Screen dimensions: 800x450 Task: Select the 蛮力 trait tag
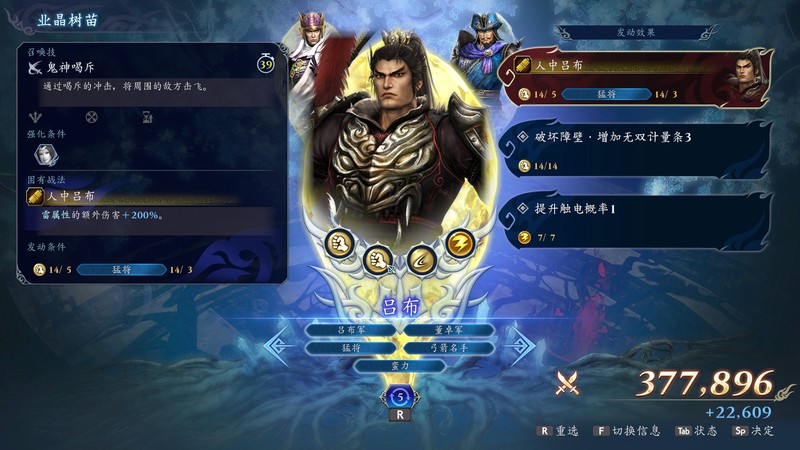point(399,366)
